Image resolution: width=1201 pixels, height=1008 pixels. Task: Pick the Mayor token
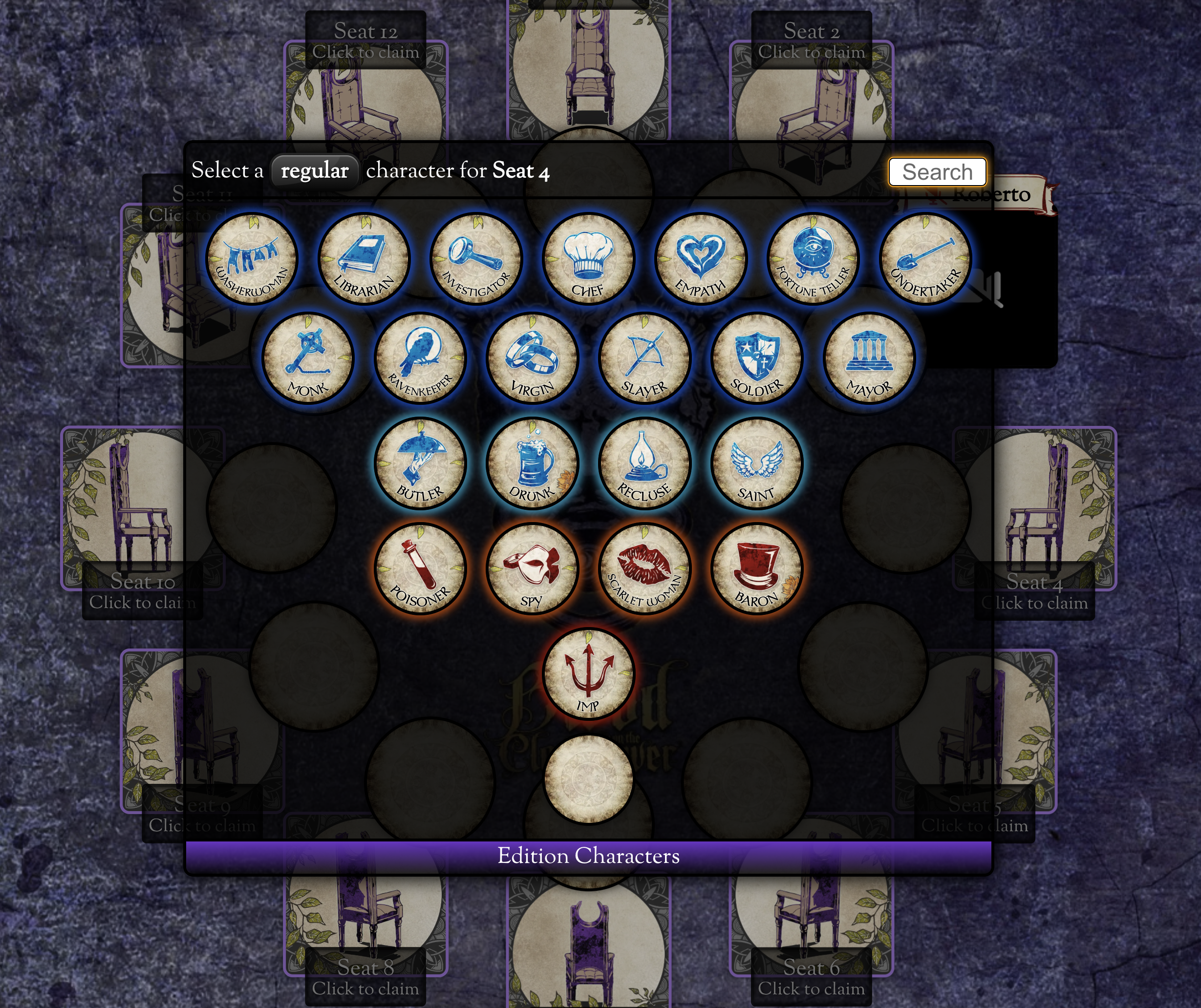(x=869, y=358)
